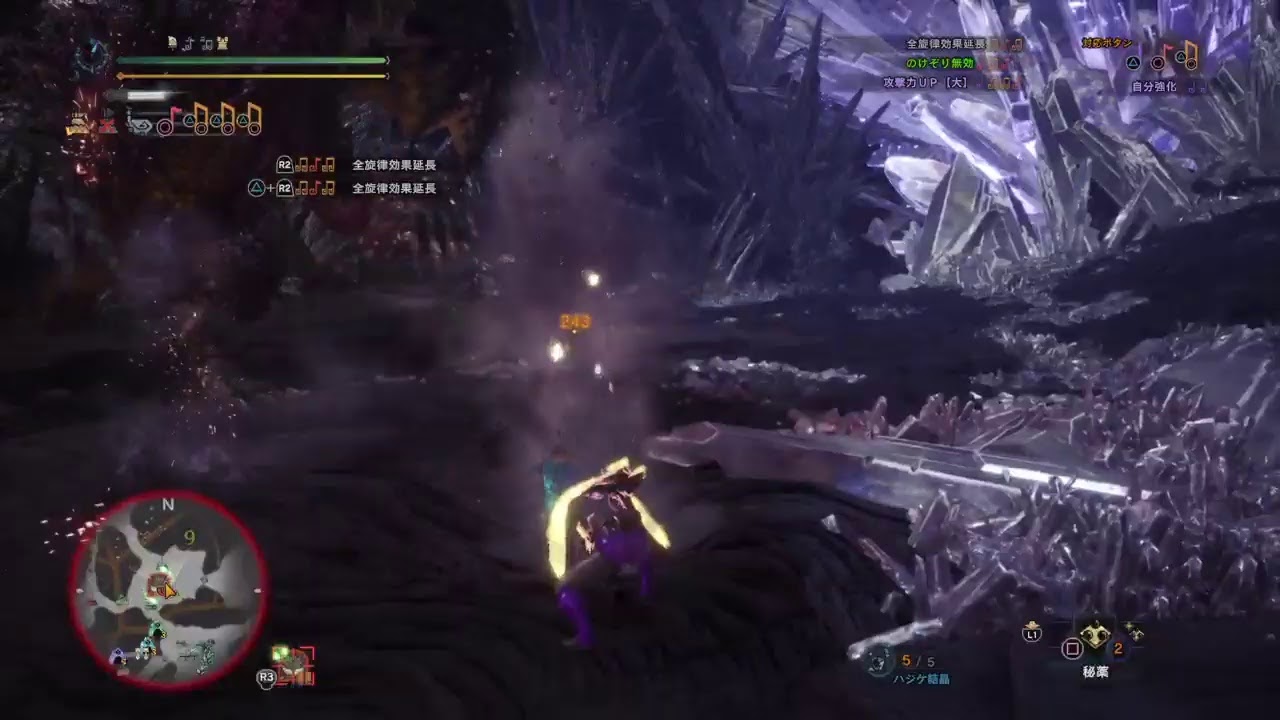Click the pink musical note in melody queue
Screen dimensions: 1280x720
coord(176,112)
